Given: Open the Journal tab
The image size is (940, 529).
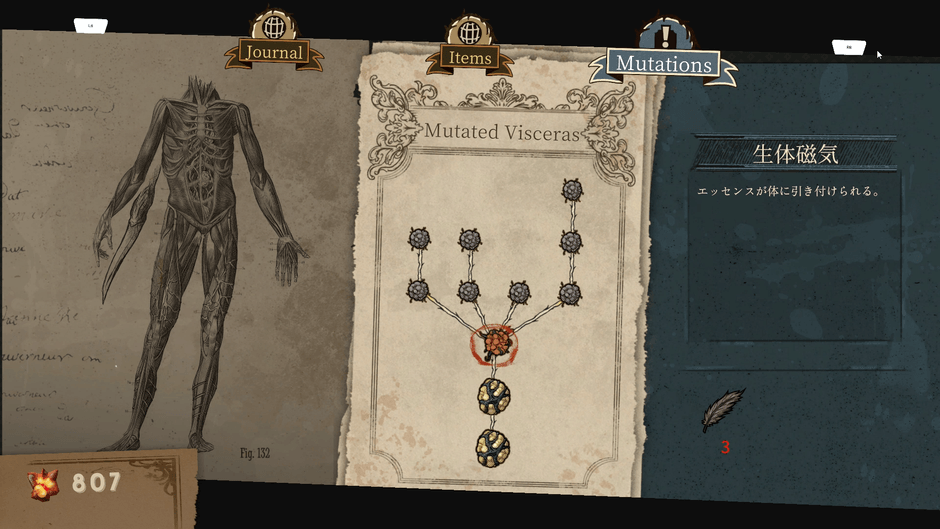Looking at the screenshot, I should point(273,52).
